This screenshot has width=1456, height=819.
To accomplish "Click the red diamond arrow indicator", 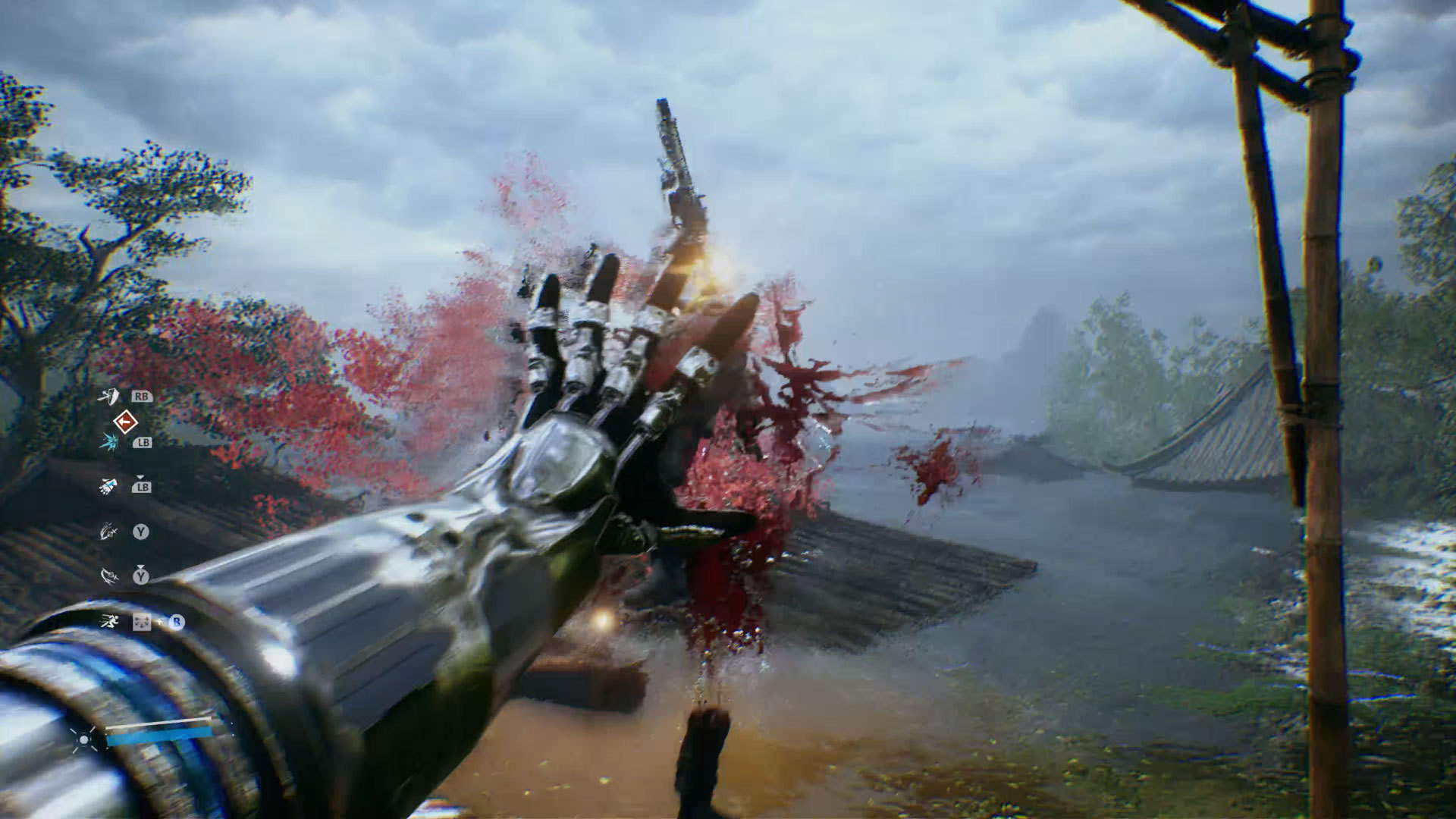I will (125, 421).
